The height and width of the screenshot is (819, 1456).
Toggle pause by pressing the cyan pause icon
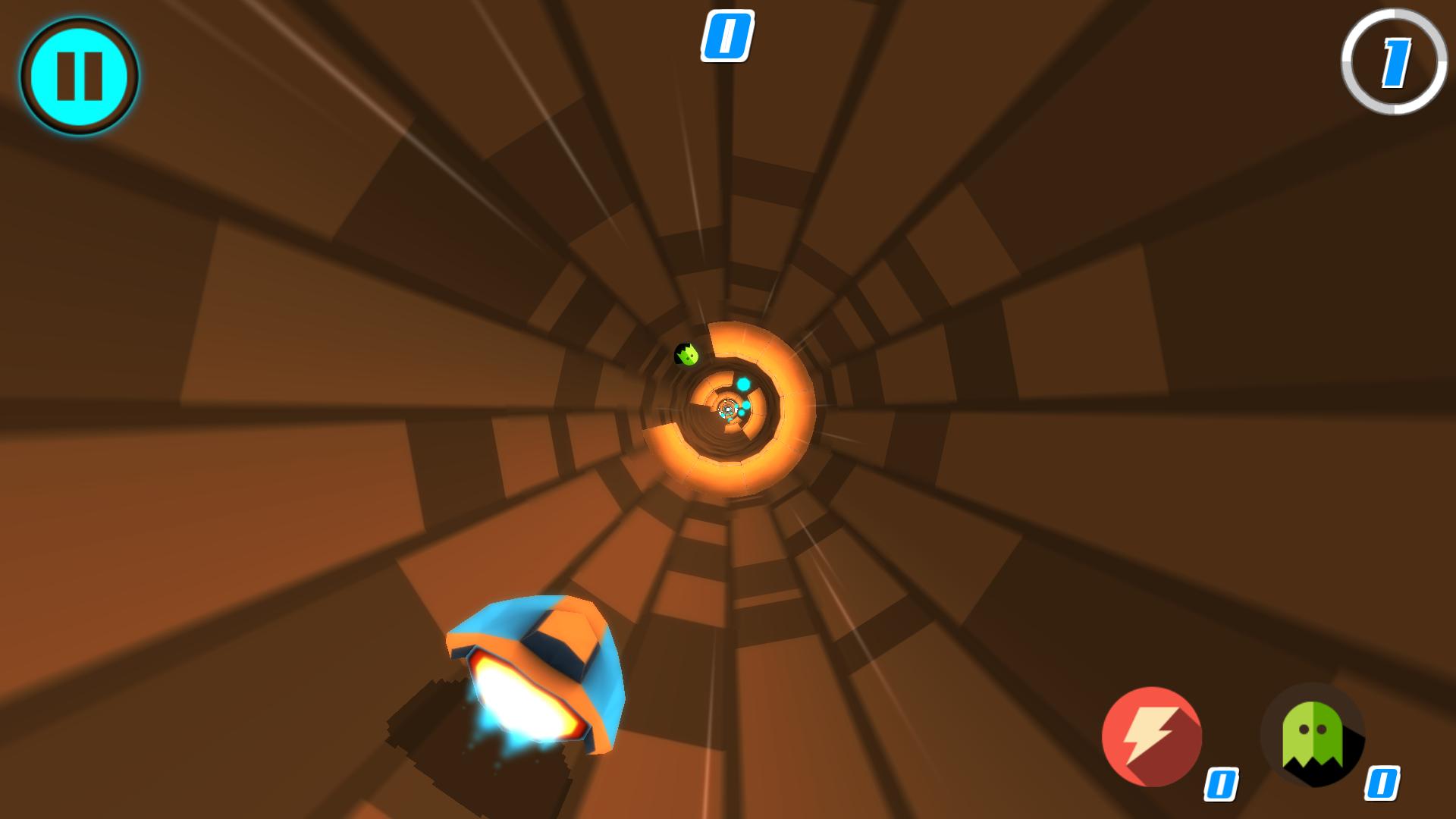click(79, 74)
